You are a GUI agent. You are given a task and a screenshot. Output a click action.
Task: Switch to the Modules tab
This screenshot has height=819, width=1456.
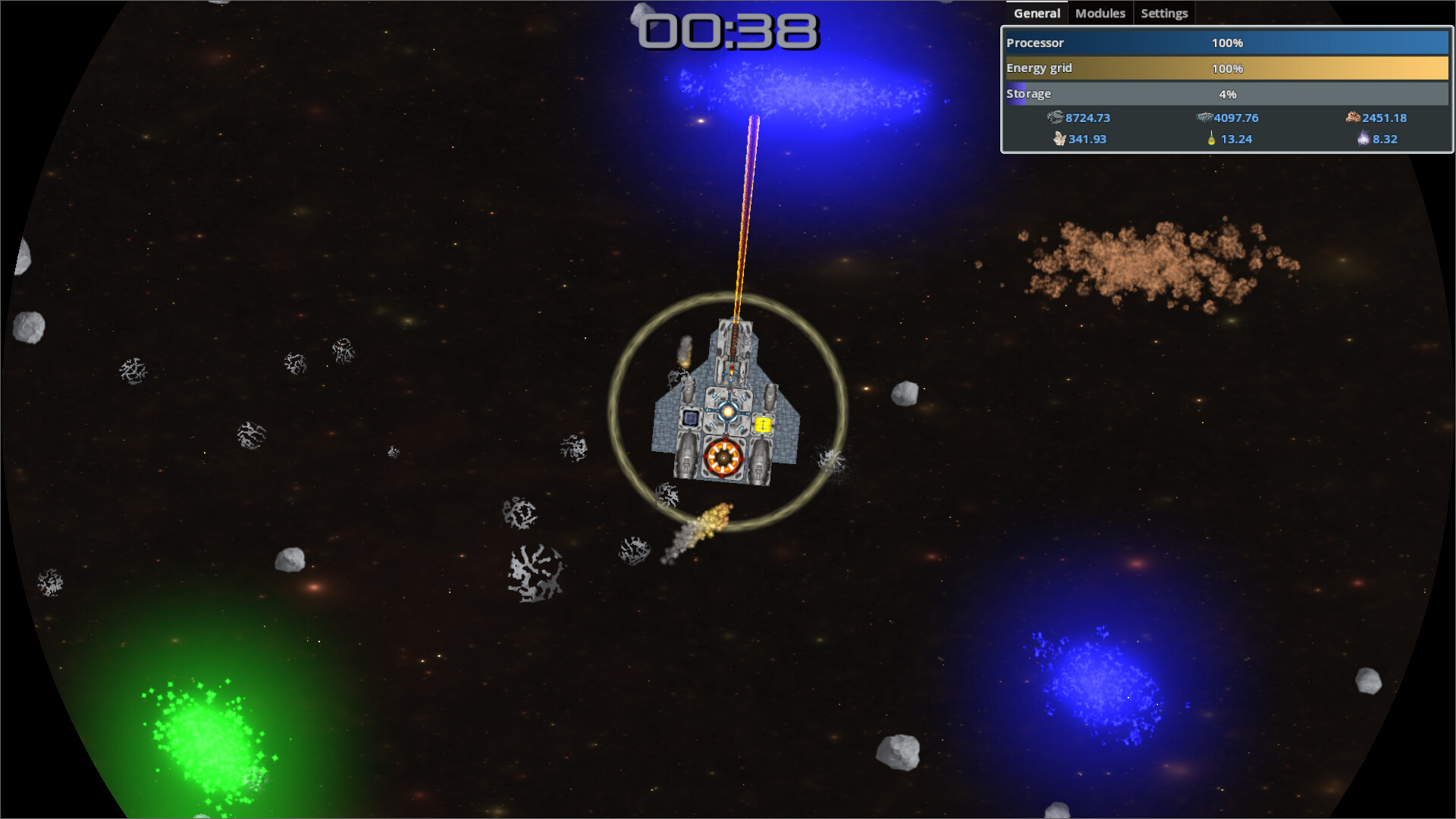coord(1100,13)
